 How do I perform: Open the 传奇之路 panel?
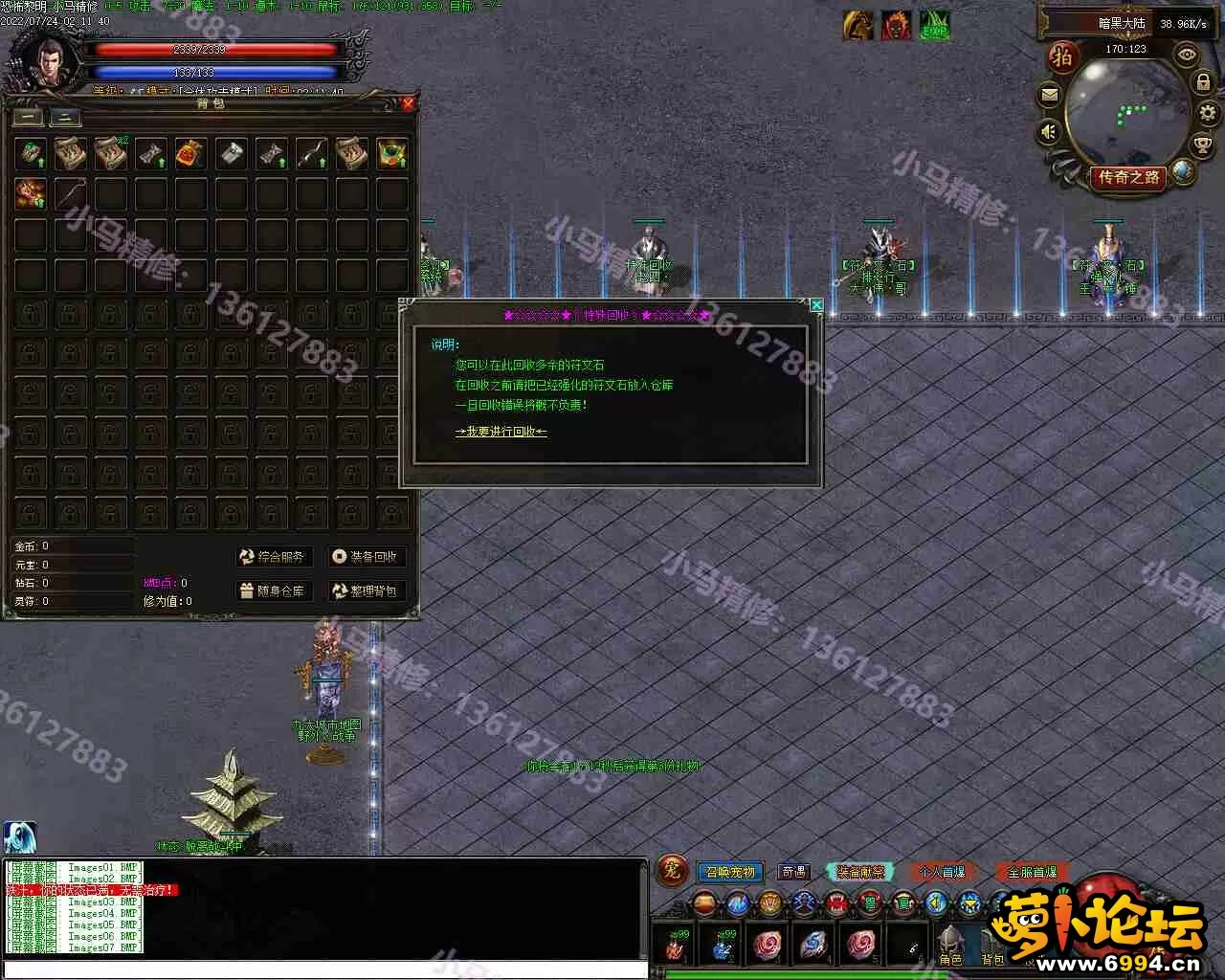click(1128, 177)
